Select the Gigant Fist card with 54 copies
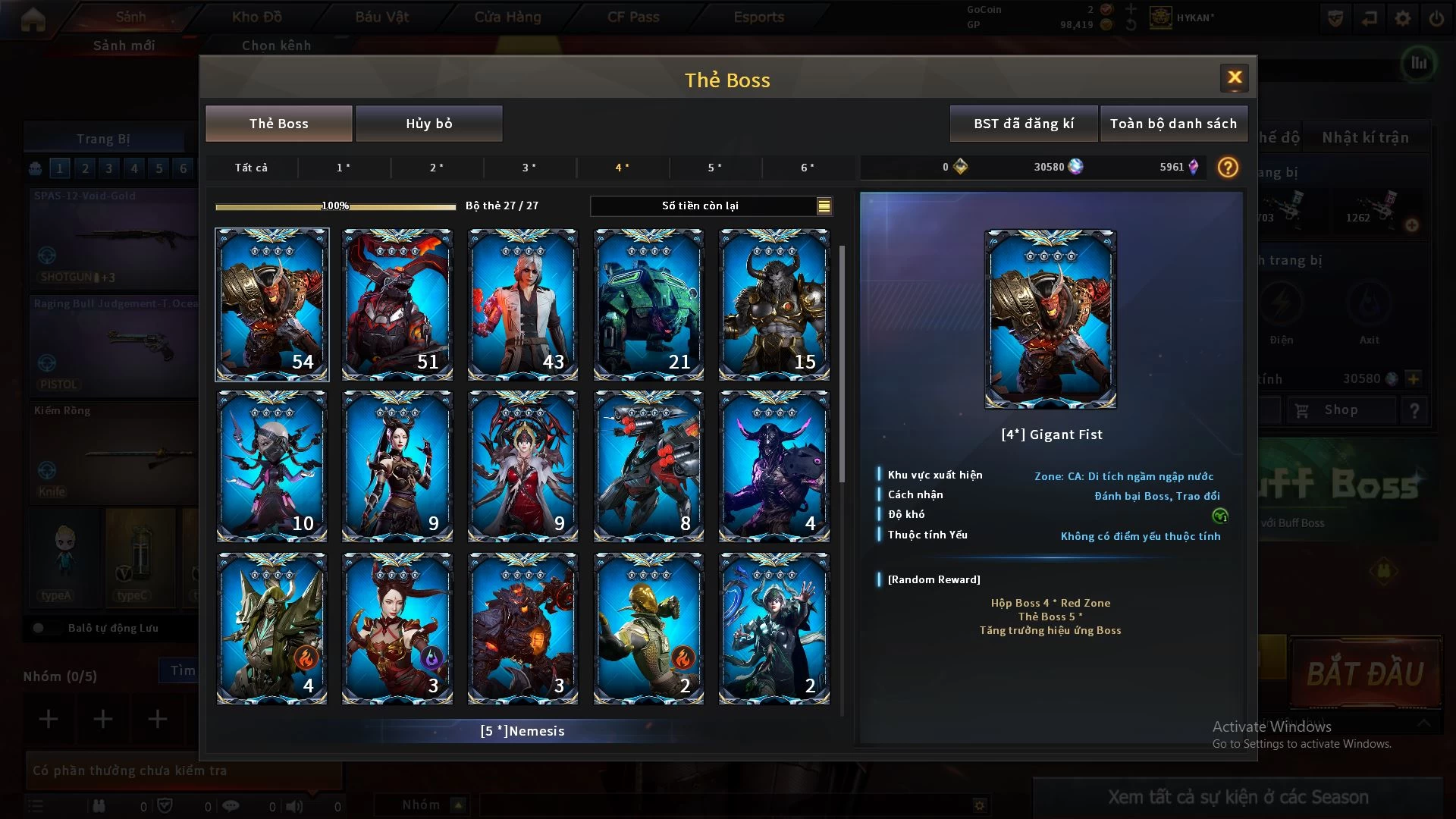The height and width of the screenshot is (819, 1456). (x=271, y=304)
